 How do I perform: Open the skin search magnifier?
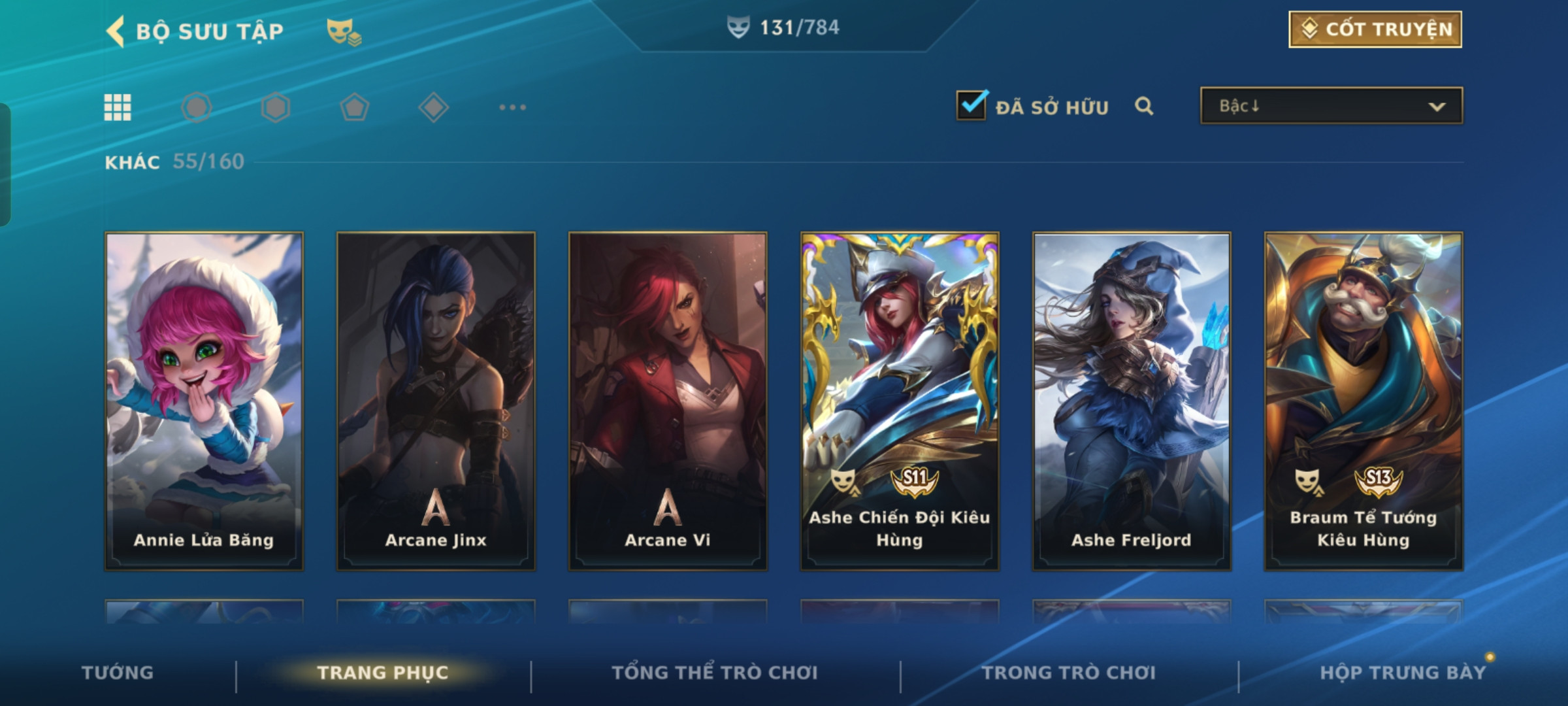click(x=1143, y=106)
